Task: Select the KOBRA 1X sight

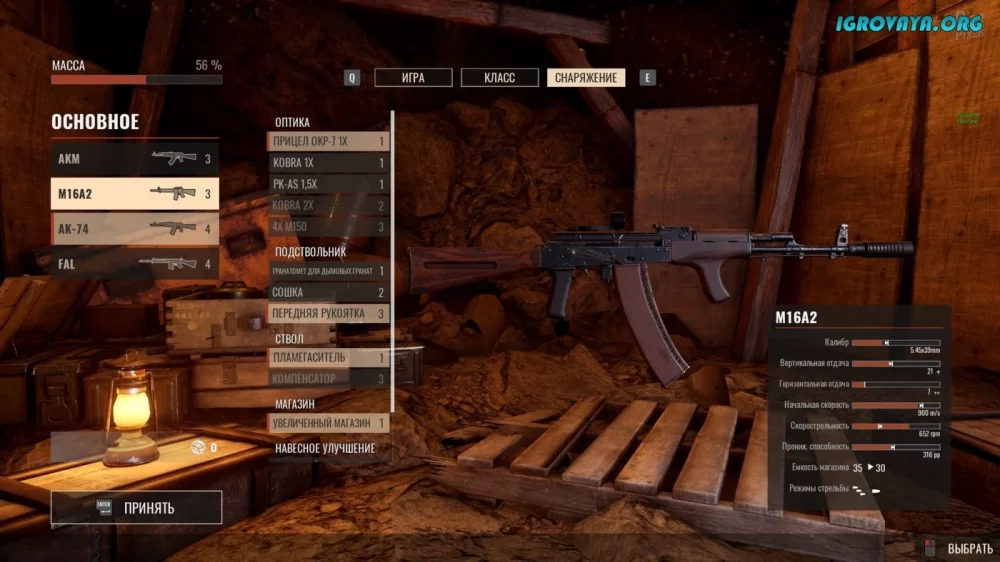Action: 328,163
